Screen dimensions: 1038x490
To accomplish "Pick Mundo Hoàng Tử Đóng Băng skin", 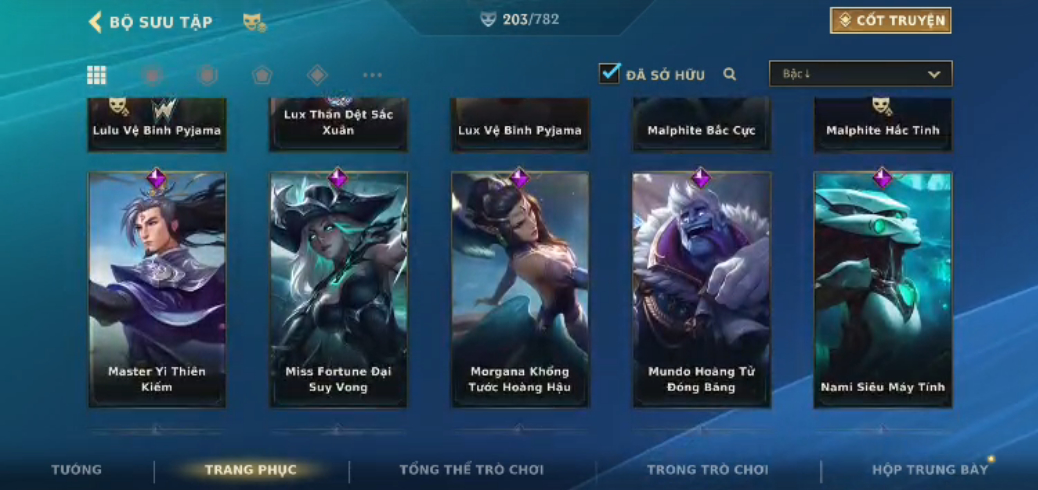I will point(701,290).
